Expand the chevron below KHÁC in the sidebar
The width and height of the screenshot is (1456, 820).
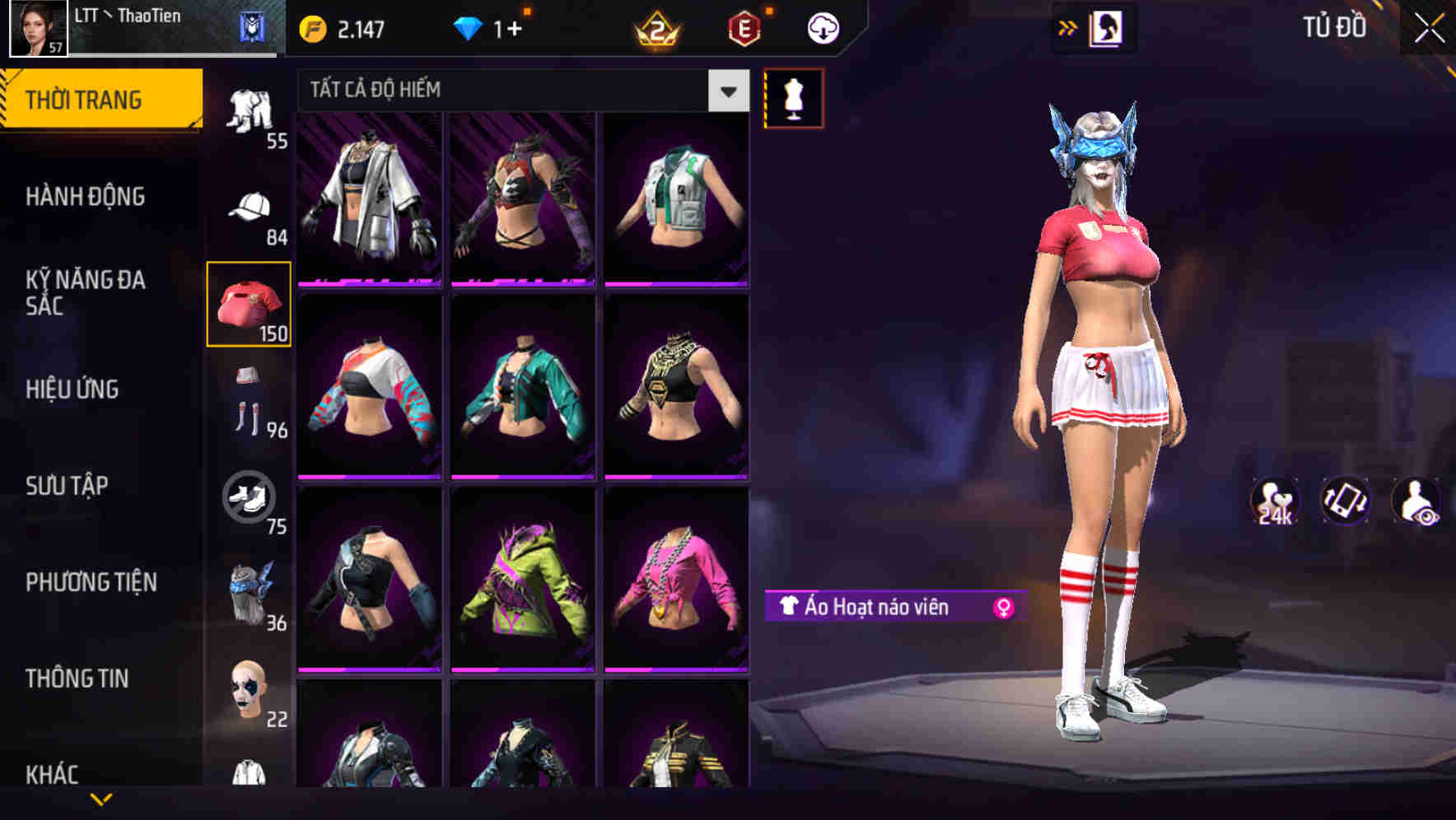click(x=100, y=800)
